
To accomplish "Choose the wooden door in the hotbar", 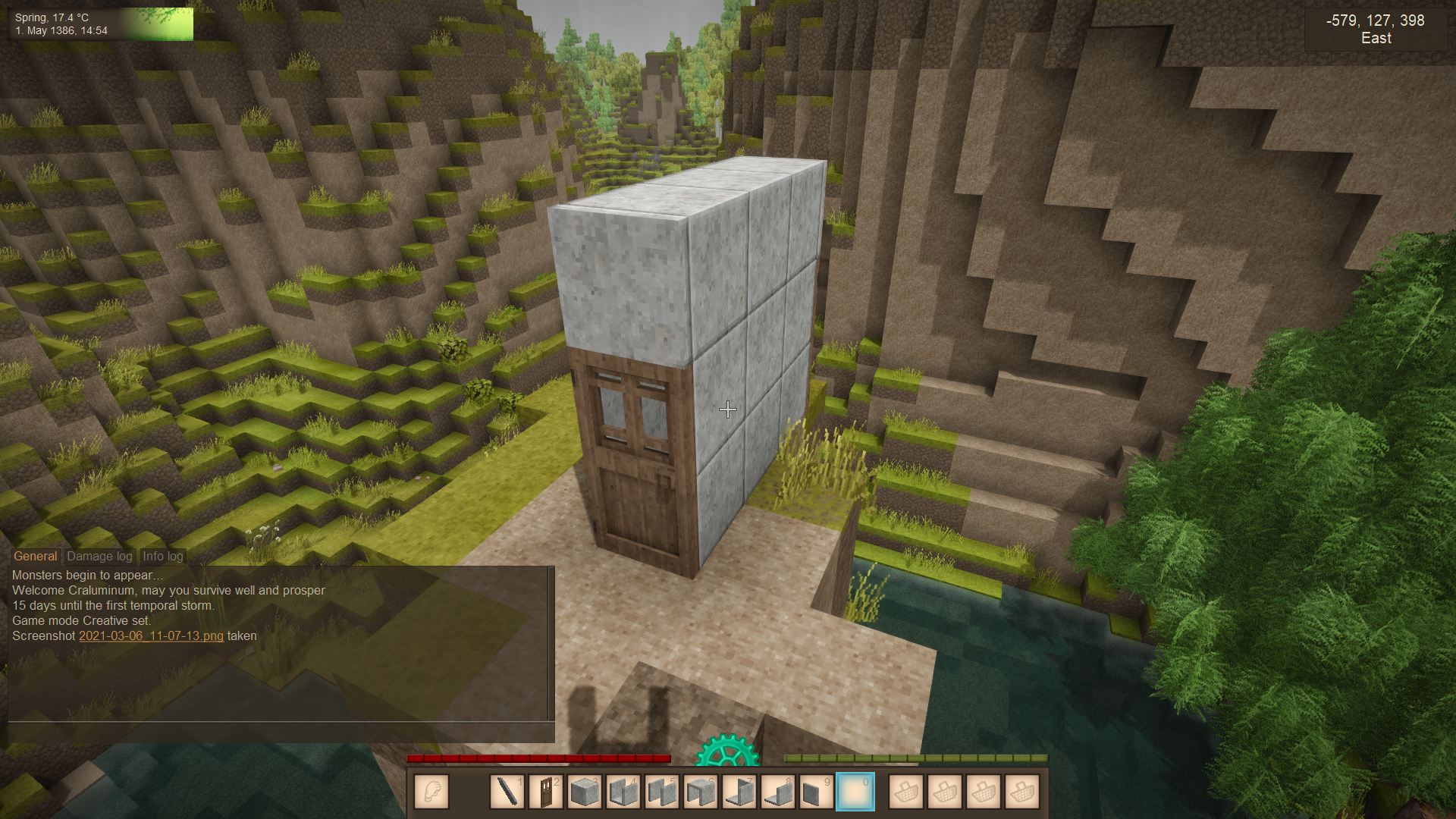I will click(x=545, y=792).
